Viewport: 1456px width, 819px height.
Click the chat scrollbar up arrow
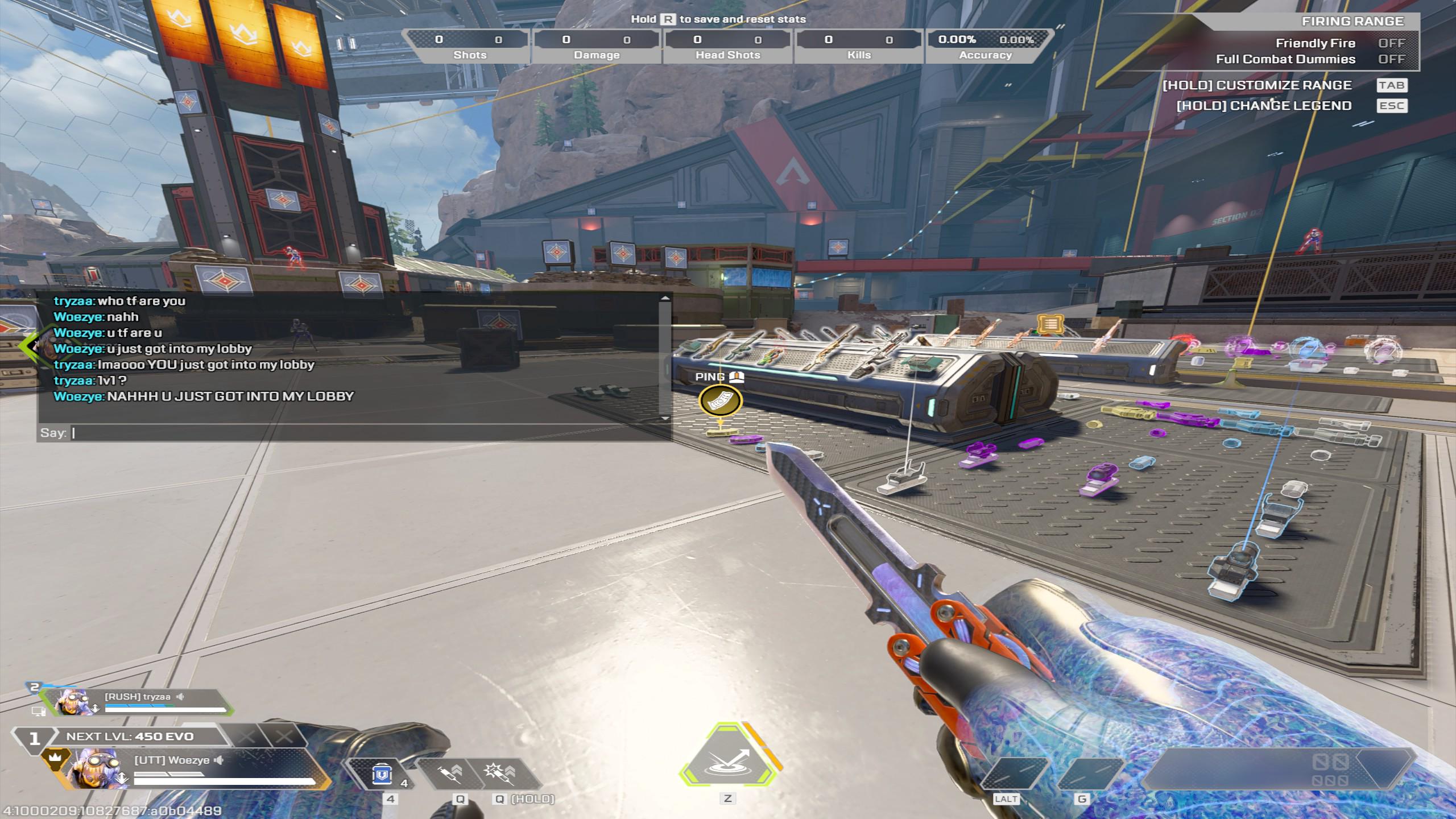(665, 298)
